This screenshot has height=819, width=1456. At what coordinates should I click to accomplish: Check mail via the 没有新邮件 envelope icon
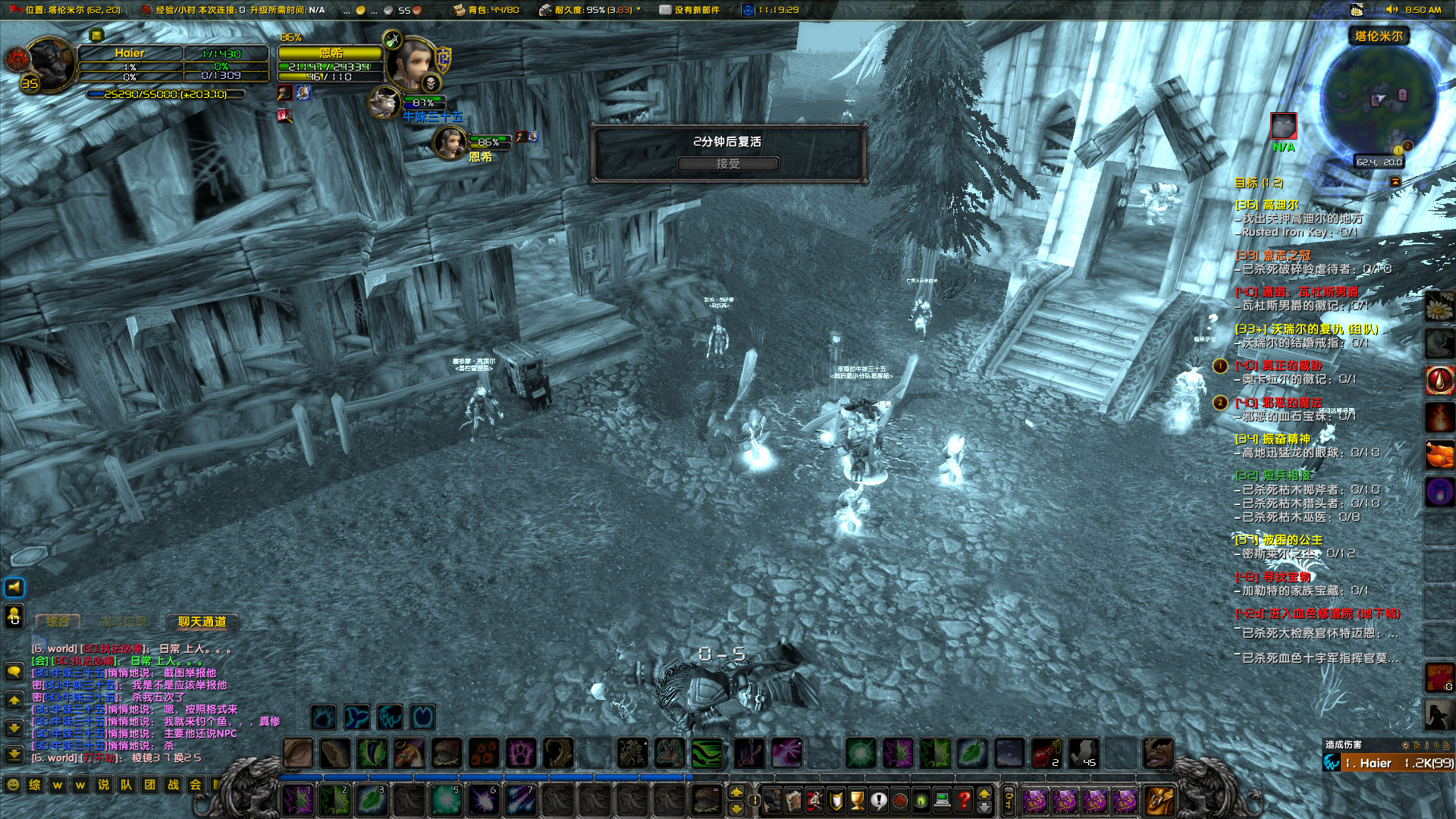pos(665,10)
